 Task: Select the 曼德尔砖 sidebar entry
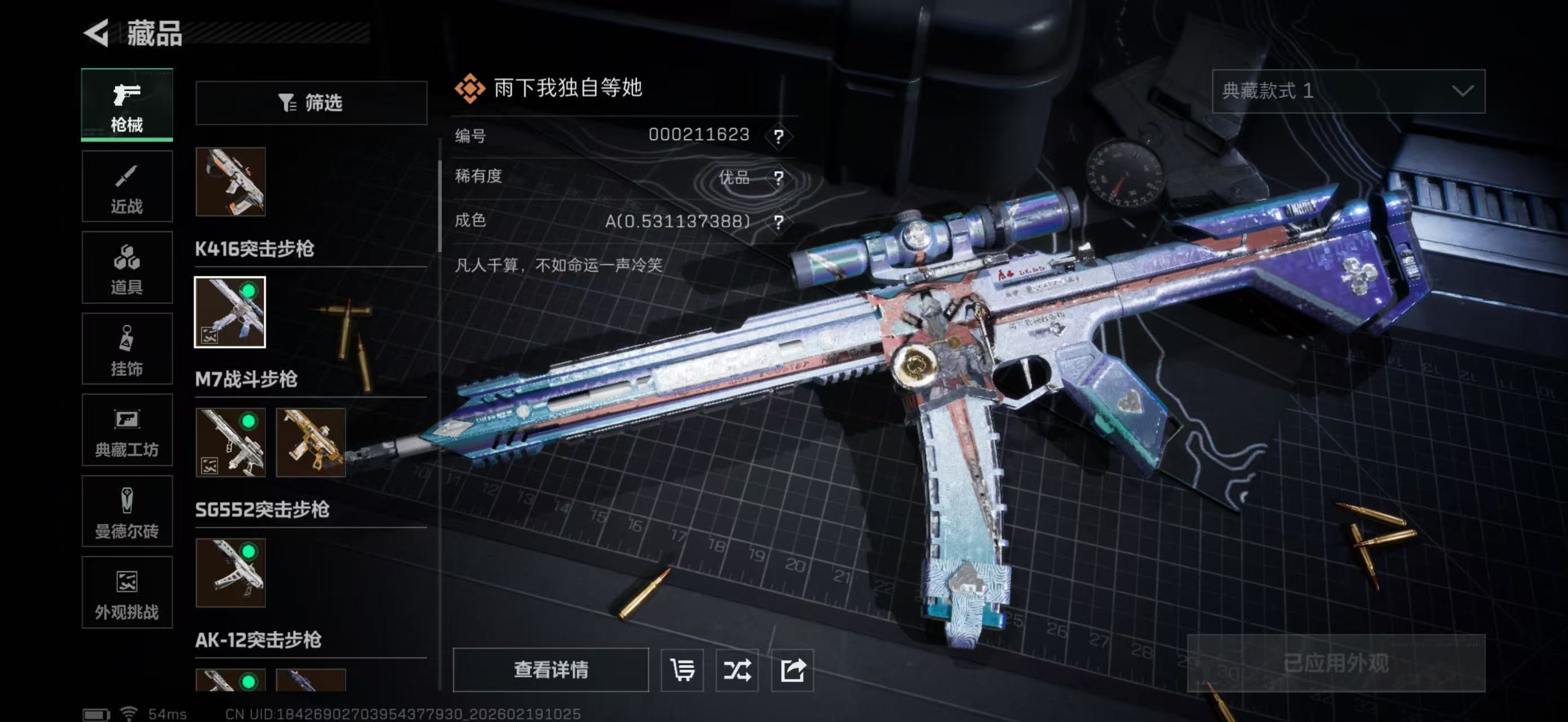[127, 512]
